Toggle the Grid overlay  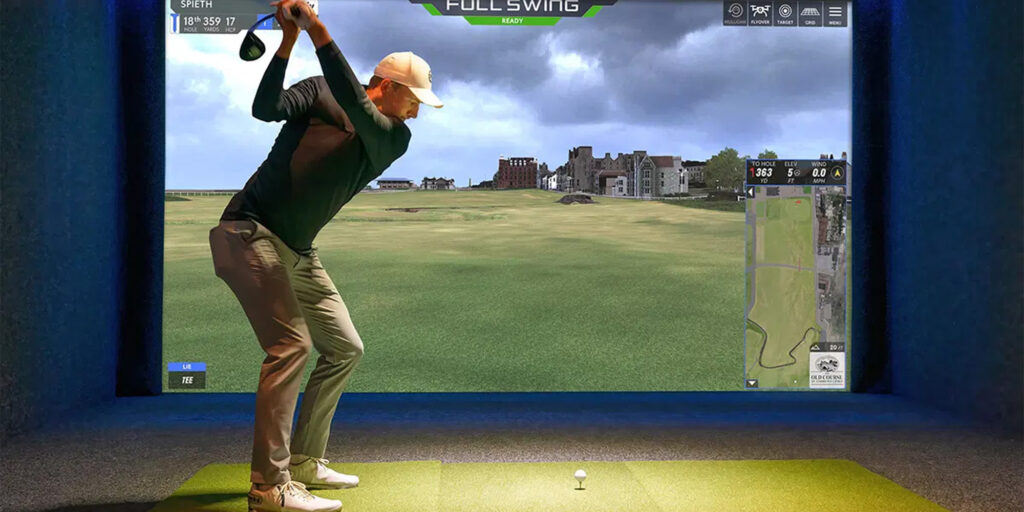click(810, 14)
